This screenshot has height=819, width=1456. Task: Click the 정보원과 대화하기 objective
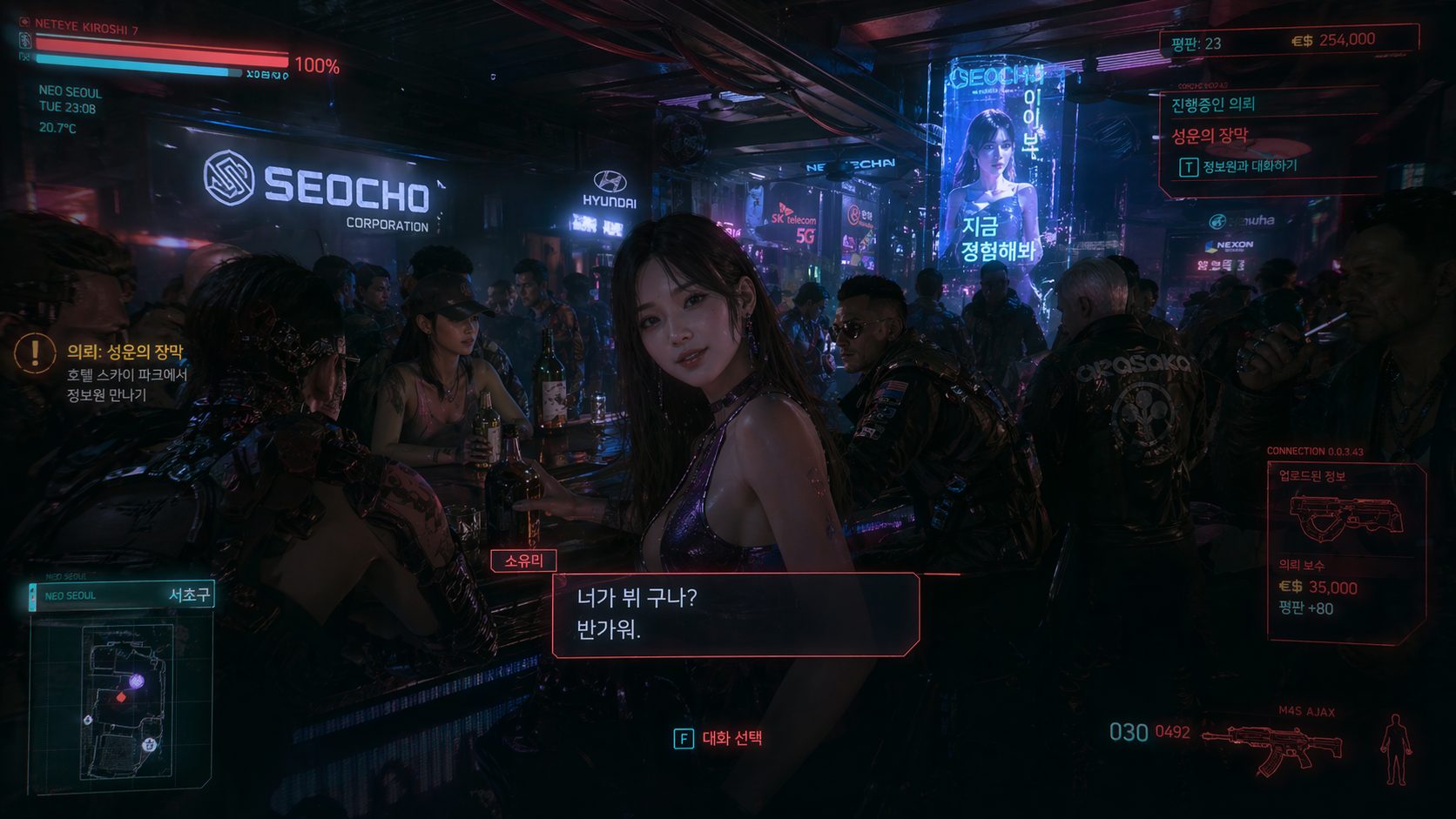pyautogui.click(x=1249, y=166)
